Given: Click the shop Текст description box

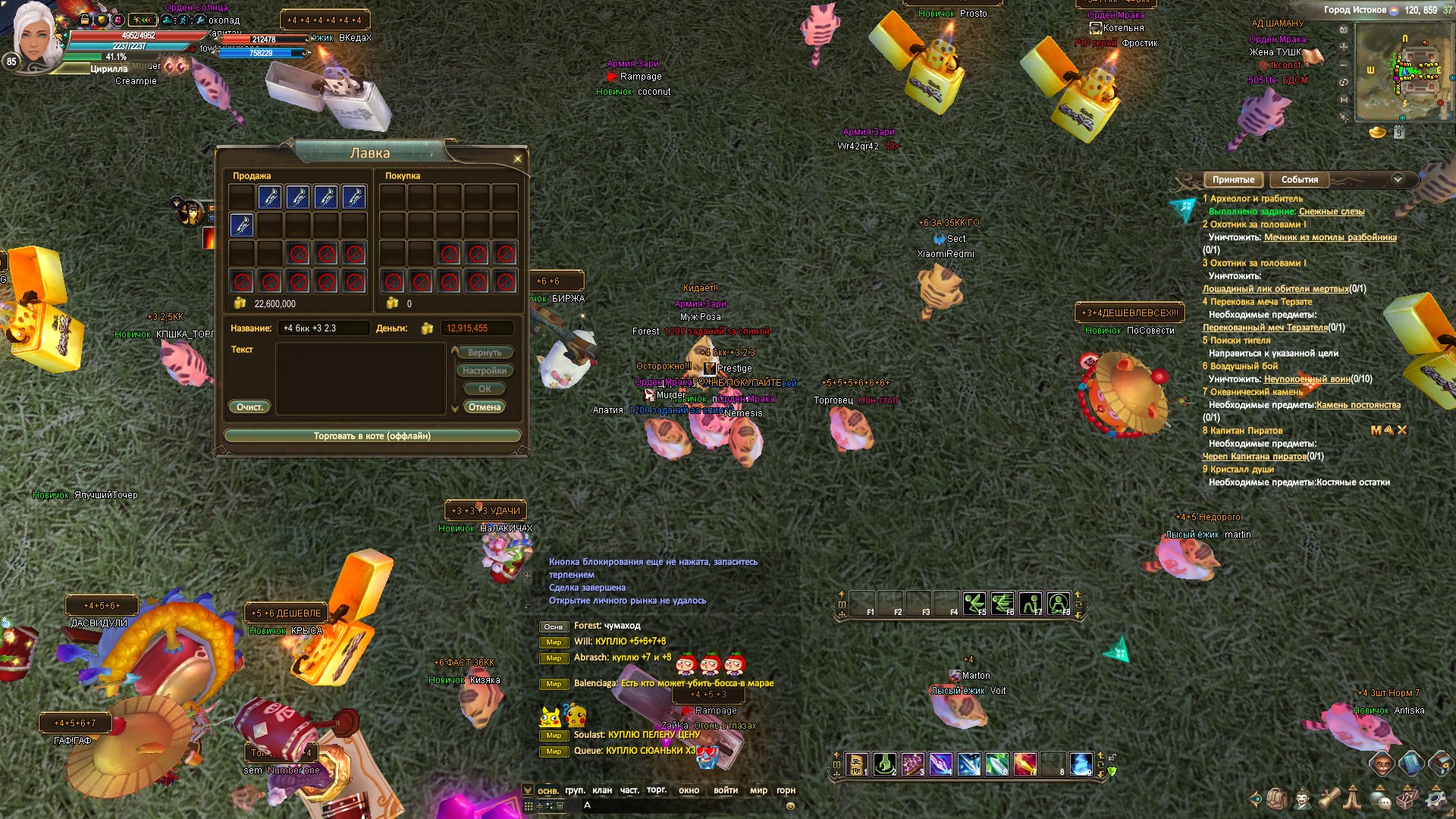Looking at the screenshot, I should point(360,378).
